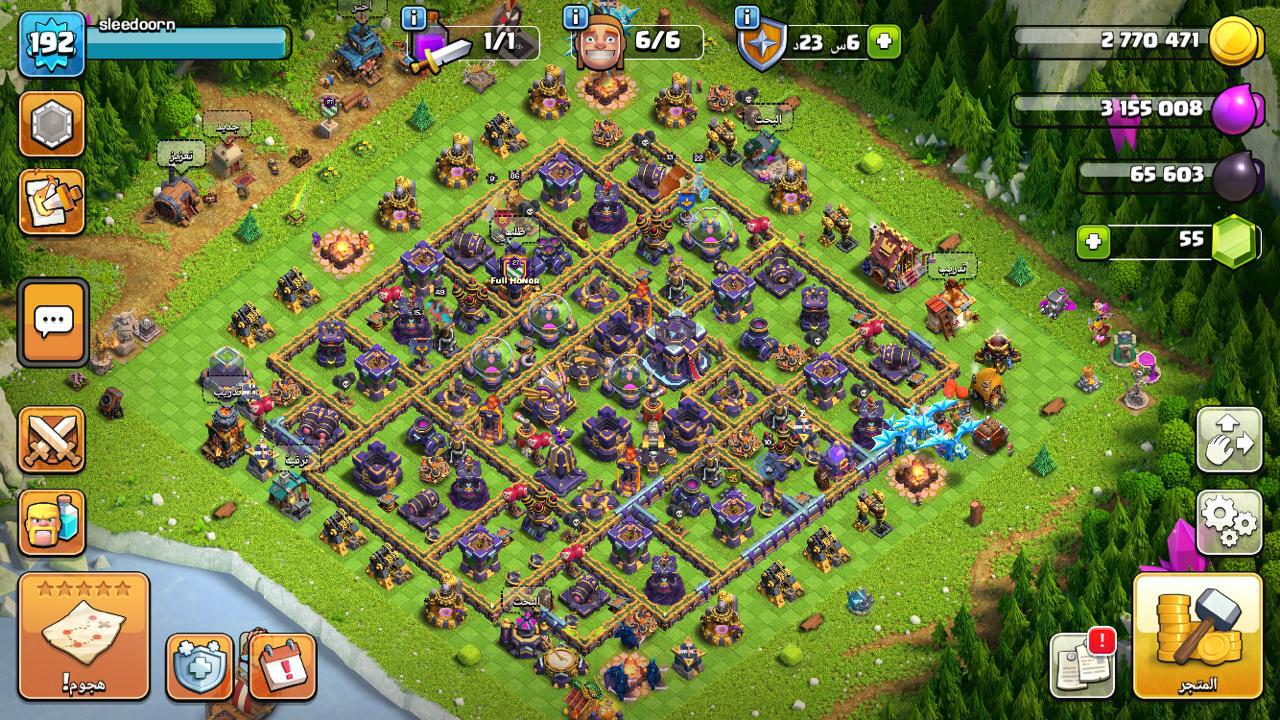Show info for the 1/1 sword counter
This screenshot has height=720, width=1280.
pyautogui.click(x=414, y=17)
